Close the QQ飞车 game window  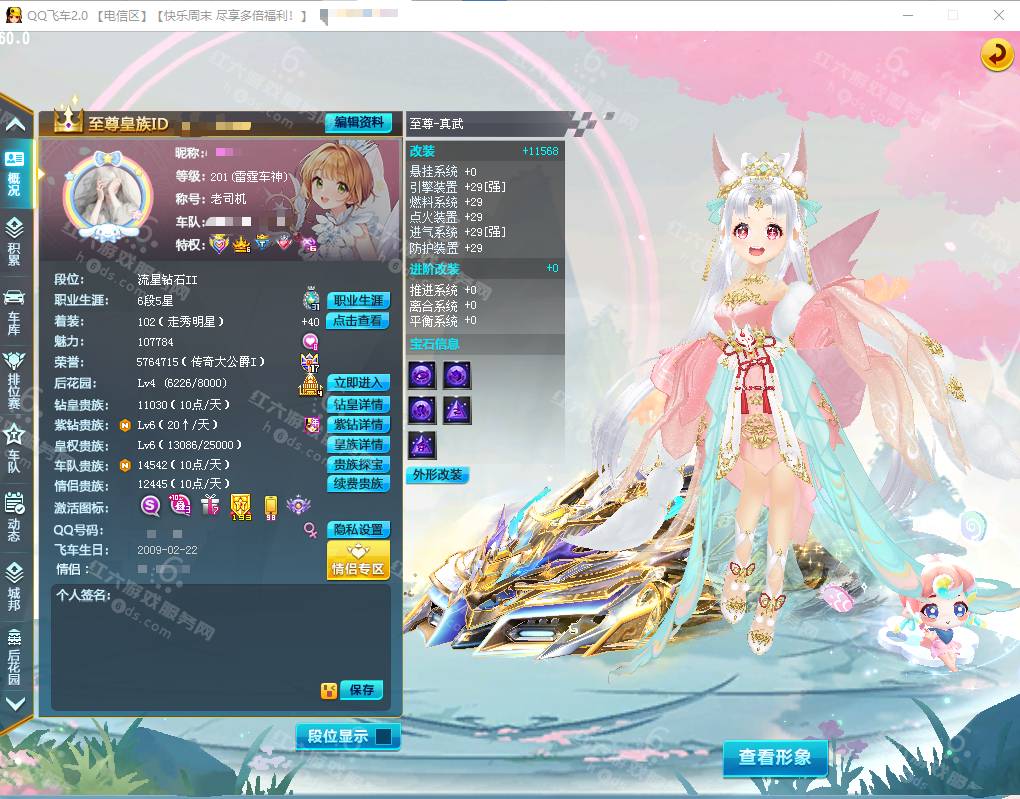click(x=998, y=15)
